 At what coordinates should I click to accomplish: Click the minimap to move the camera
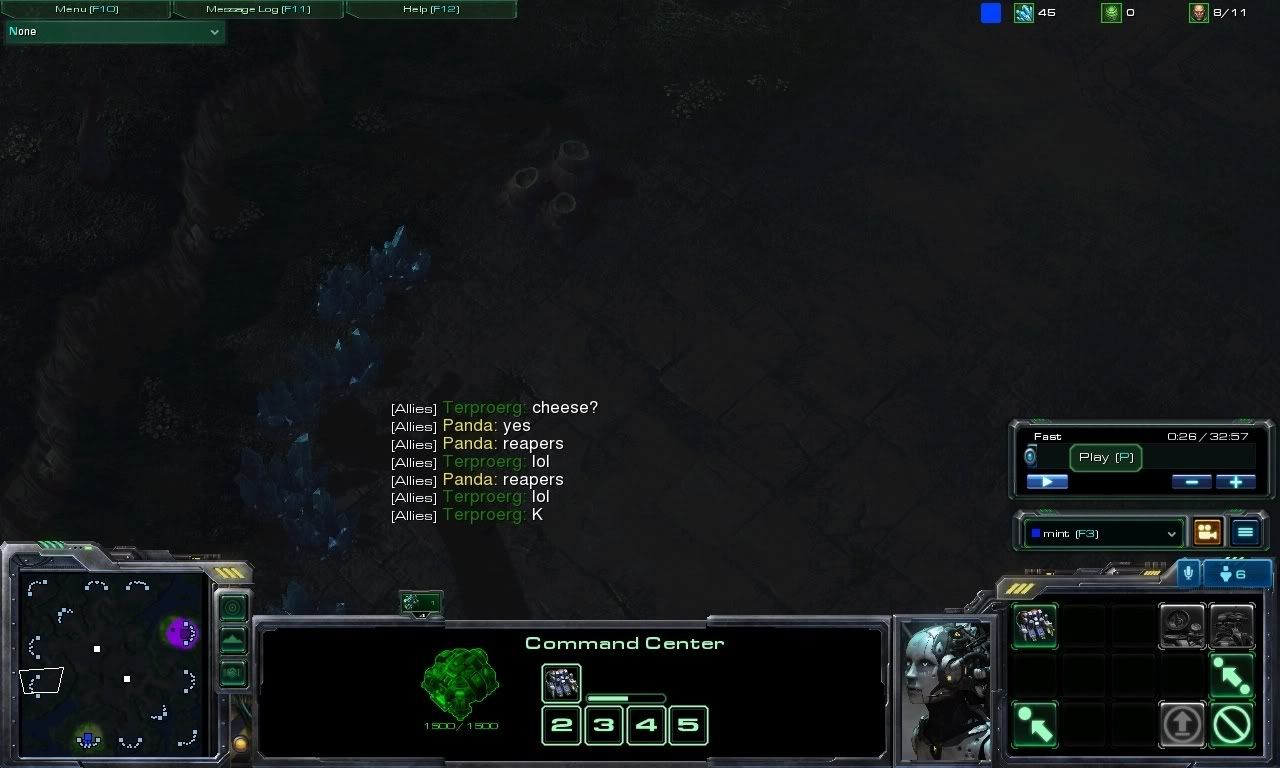(110, 660)
